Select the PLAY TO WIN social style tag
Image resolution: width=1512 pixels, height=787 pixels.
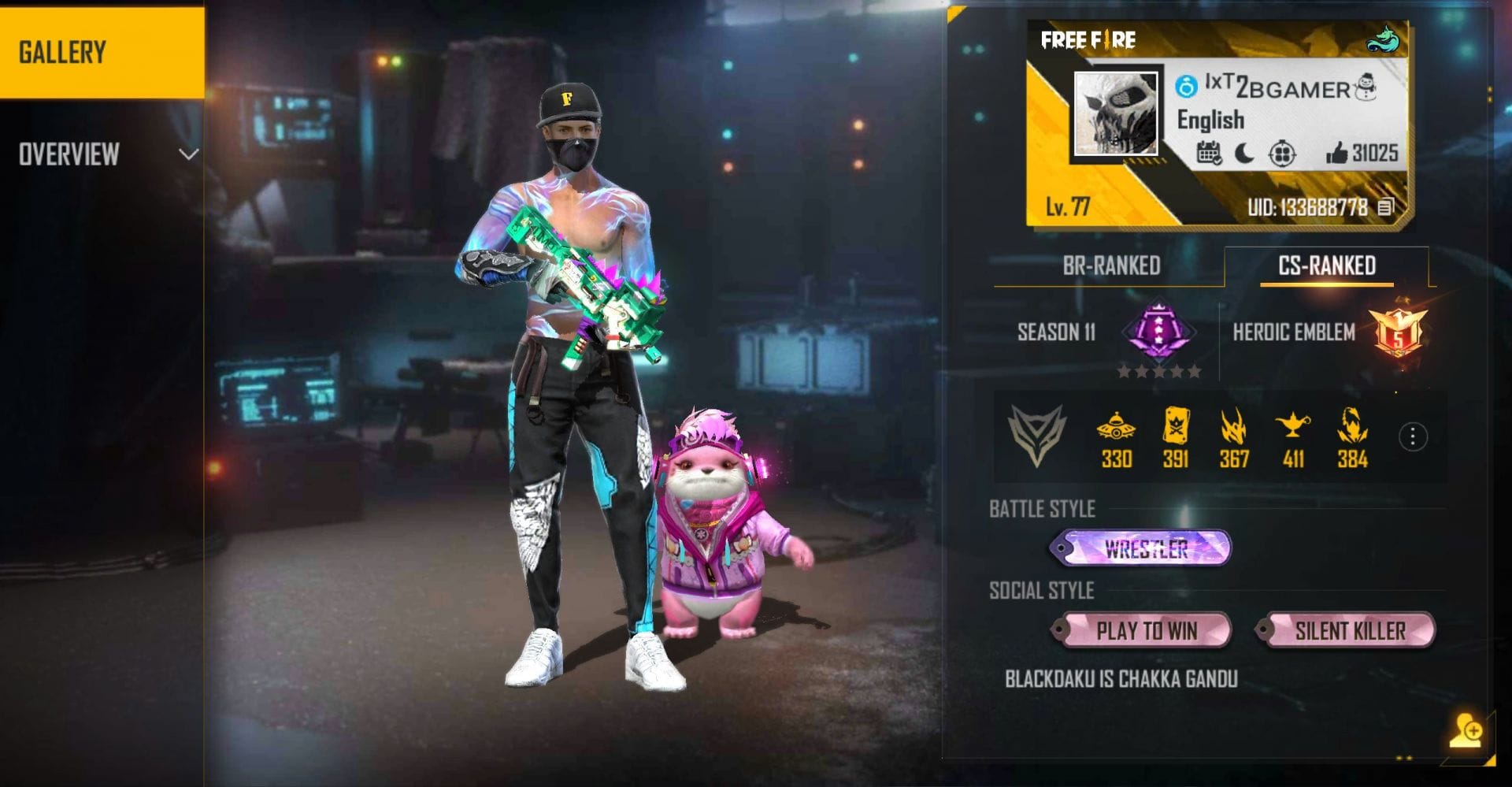1143,631
